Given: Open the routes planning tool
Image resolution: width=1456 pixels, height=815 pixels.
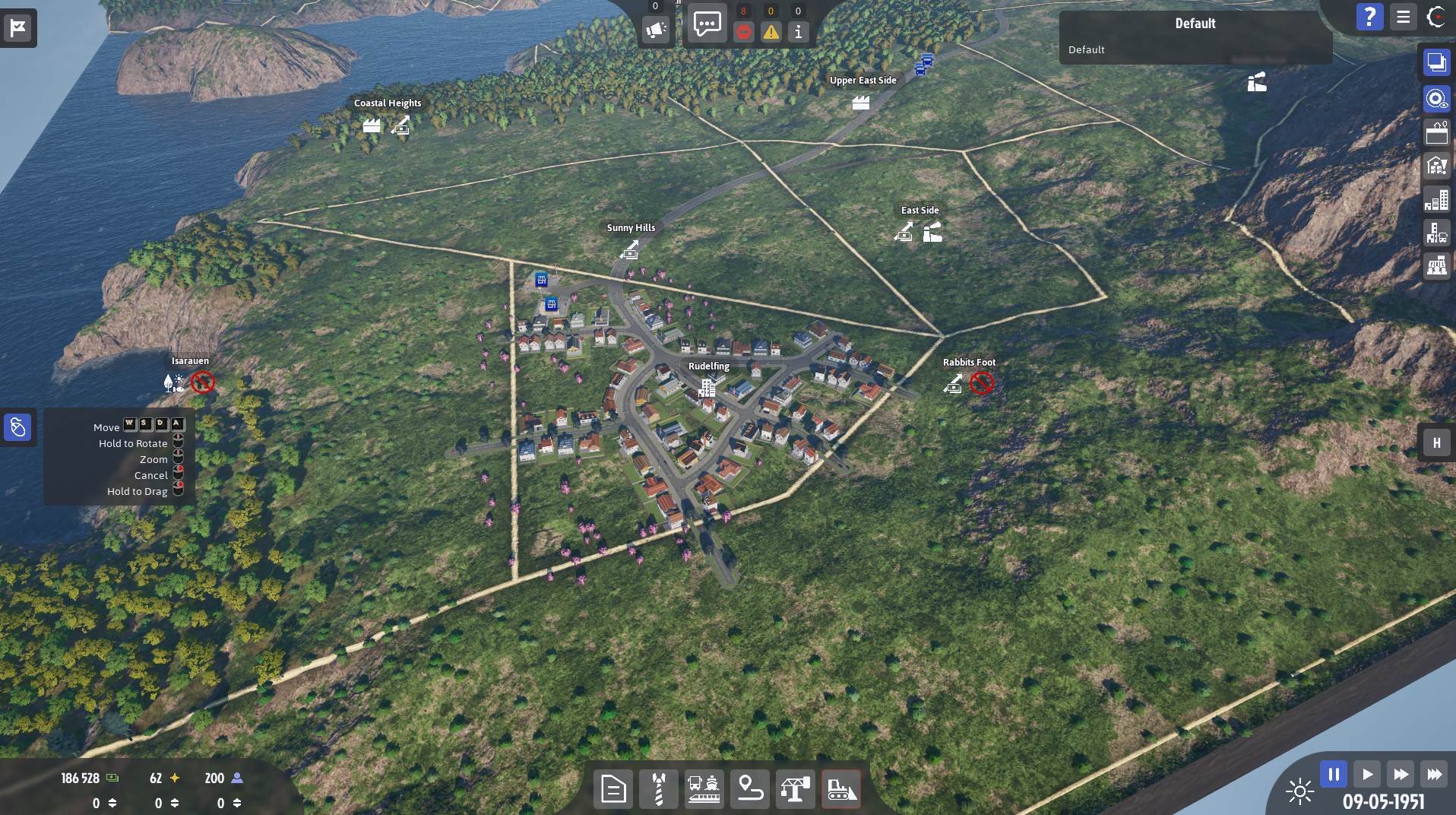Looking at the screenshot, I should [749, 788].
